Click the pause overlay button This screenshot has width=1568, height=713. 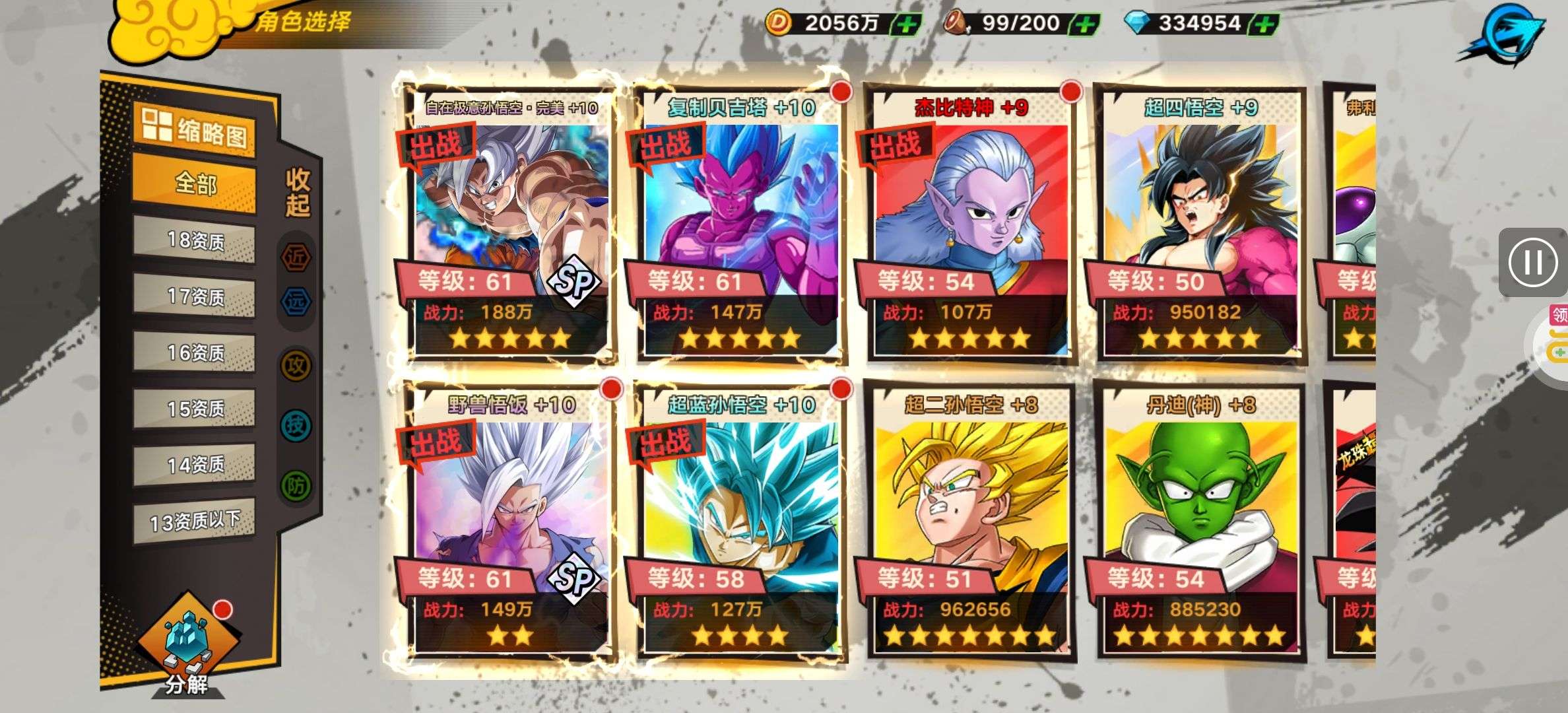pos(1532,262)
